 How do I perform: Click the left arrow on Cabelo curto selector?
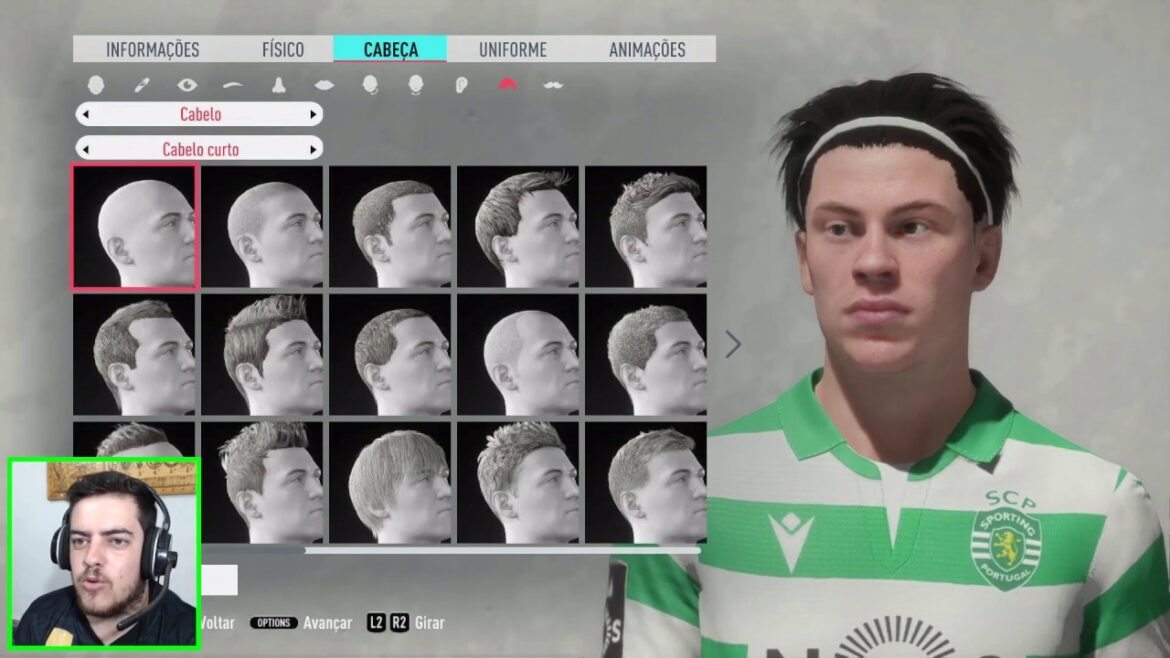[x=85, y=150]
